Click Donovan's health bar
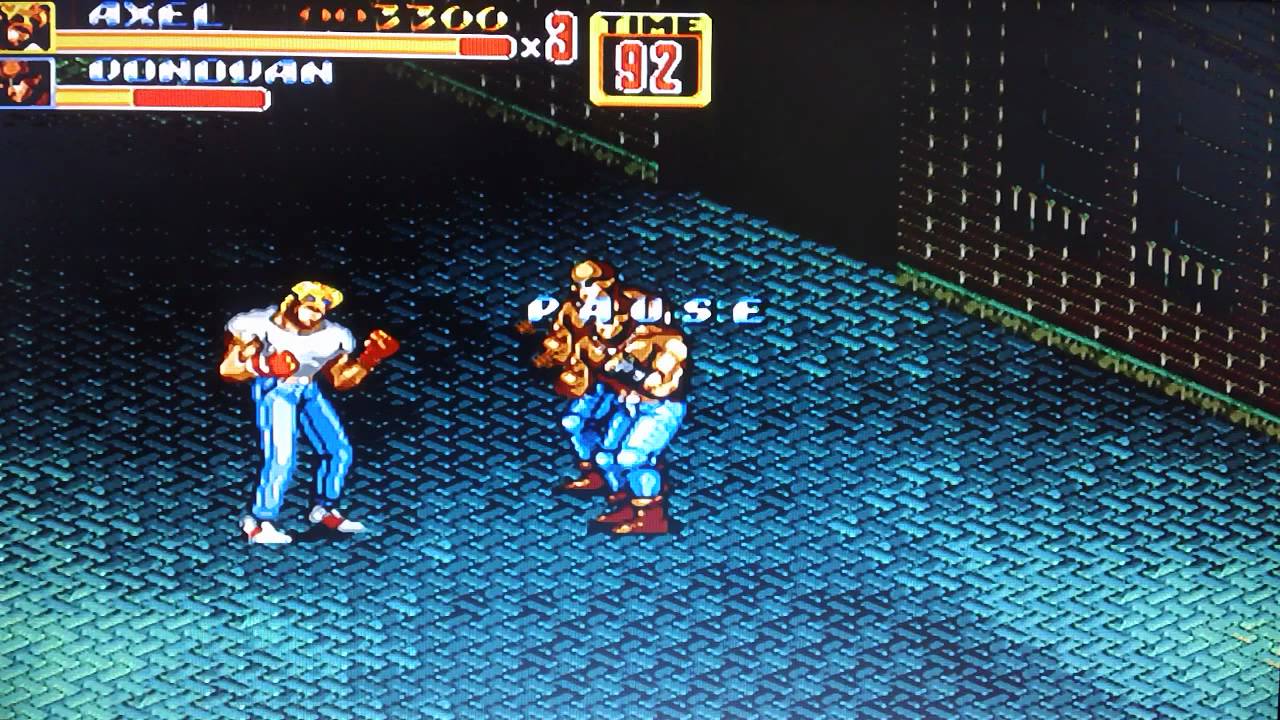Viewport: 1280px width, 720px height. [200, 98]
